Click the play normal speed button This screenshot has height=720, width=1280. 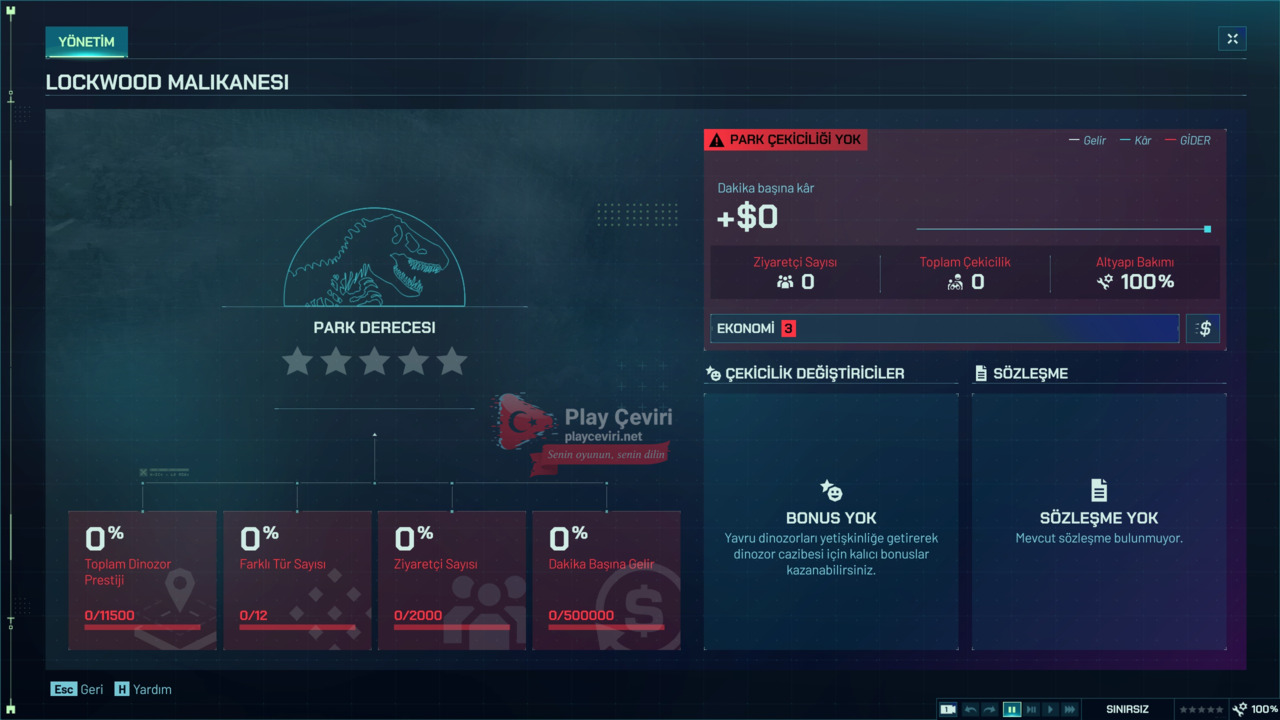[1050, 709]
